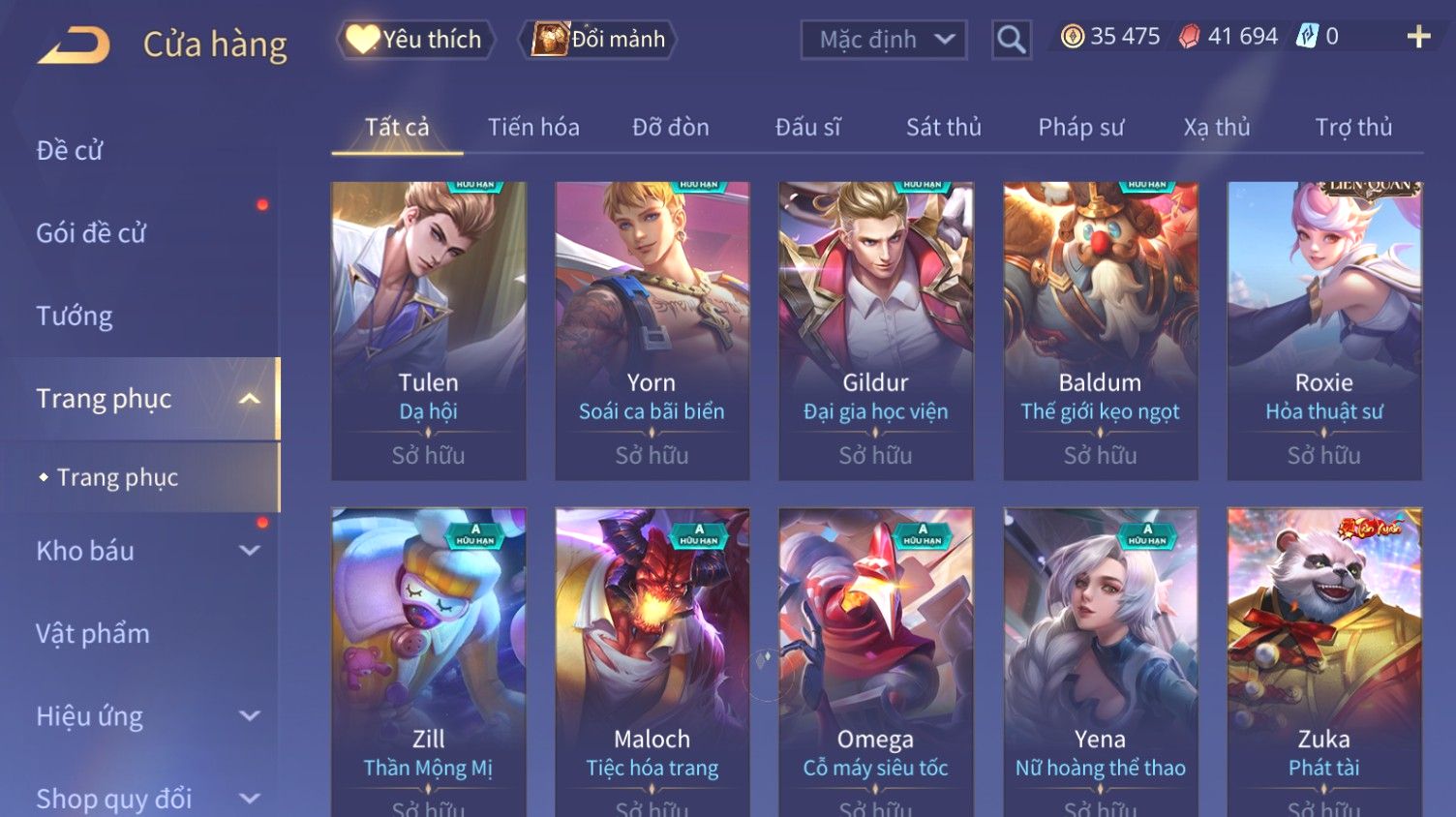The width and height of the screenshot is (1456, 817).
Task: Open the Tướng heroes section
Action: point(75,316)
